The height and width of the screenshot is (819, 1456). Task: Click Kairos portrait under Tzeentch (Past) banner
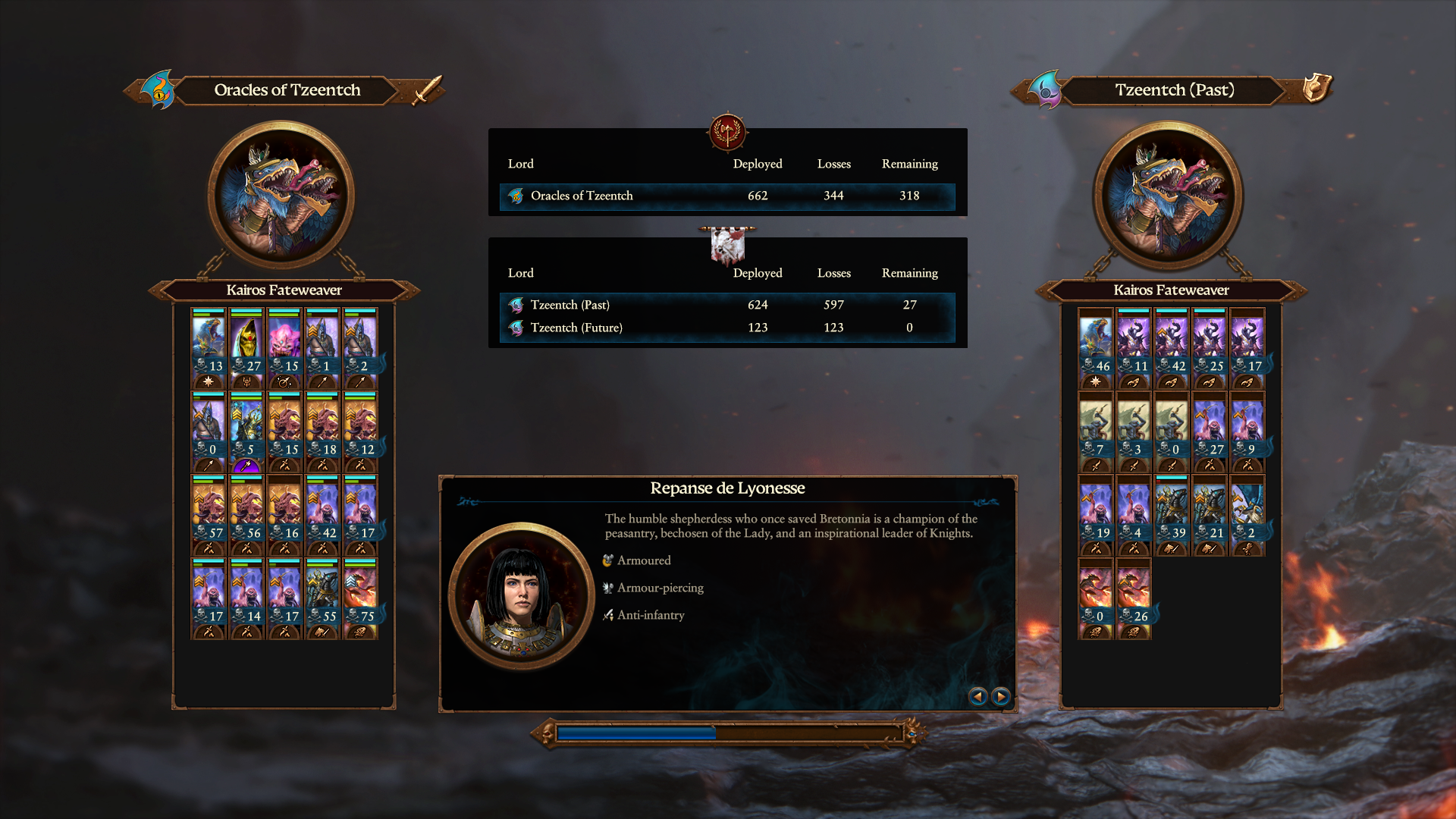(x=1169, y=194)
